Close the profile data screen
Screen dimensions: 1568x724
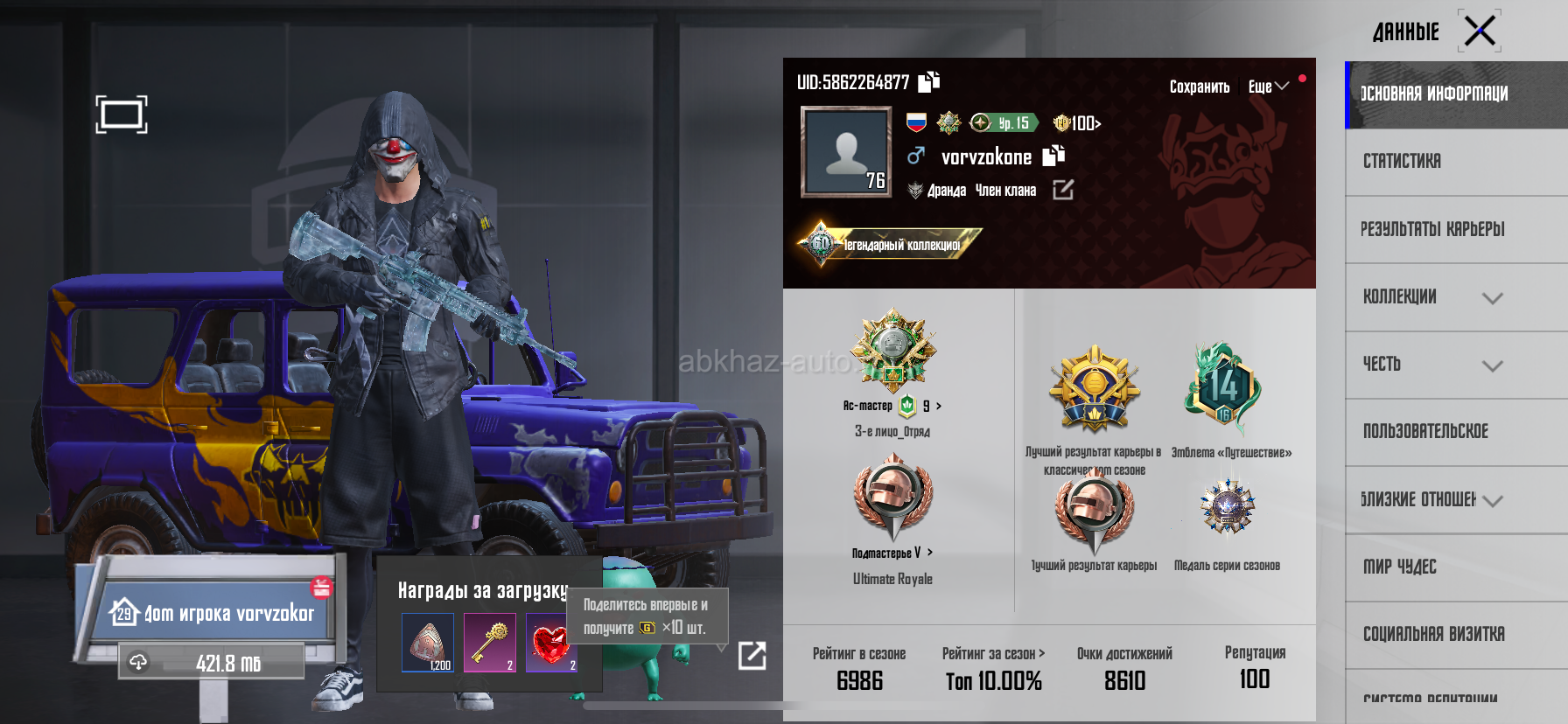pyautogui.click(x=1480, y=31)
